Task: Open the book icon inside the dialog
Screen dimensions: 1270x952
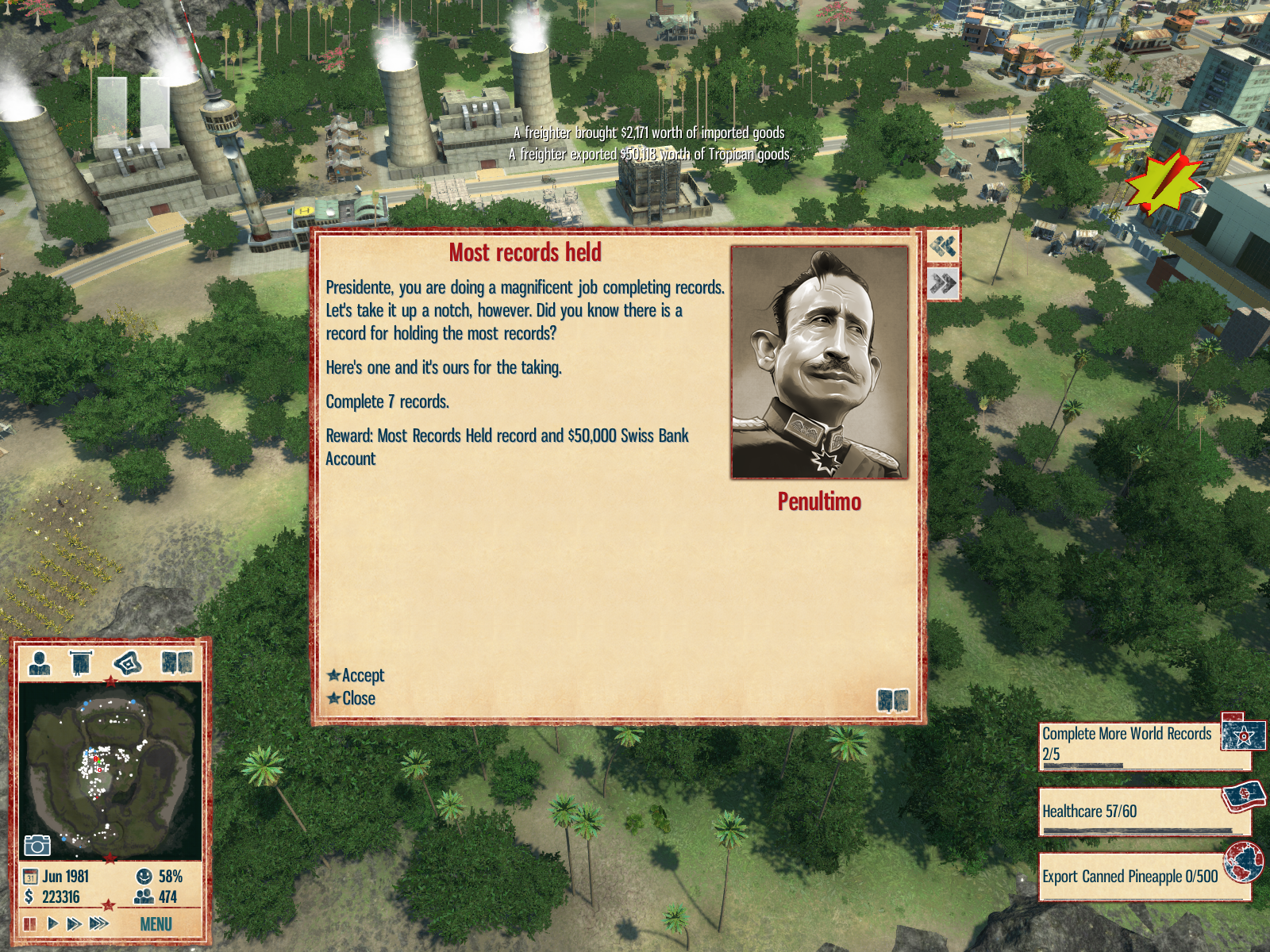Action: (x=892, y=701)
